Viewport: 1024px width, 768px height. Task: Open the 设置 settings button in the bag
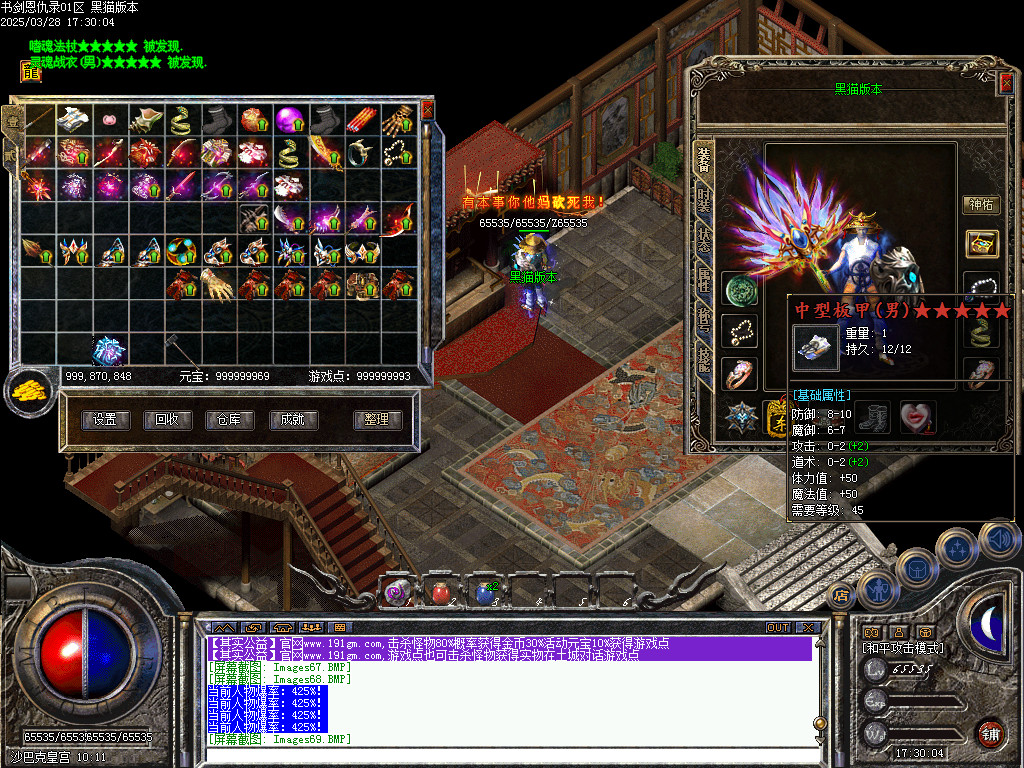(105, 420)
